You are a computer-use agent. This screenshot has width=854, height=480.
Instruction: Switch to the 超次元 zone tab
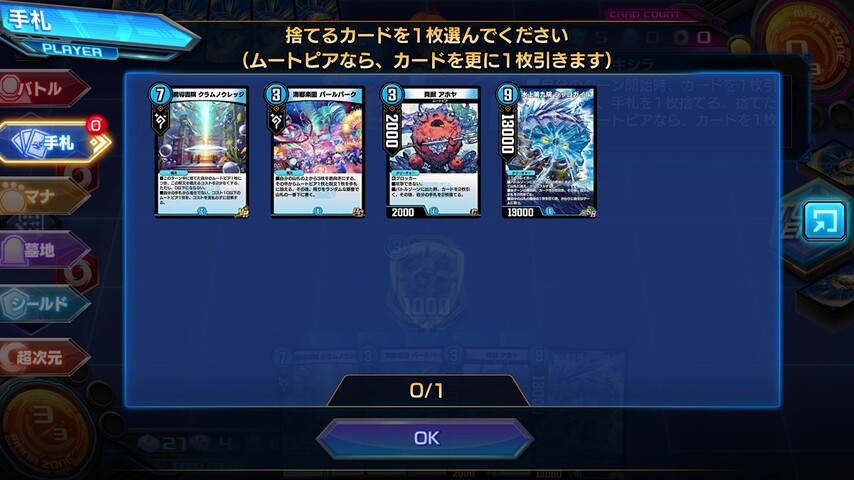(44, 356)
